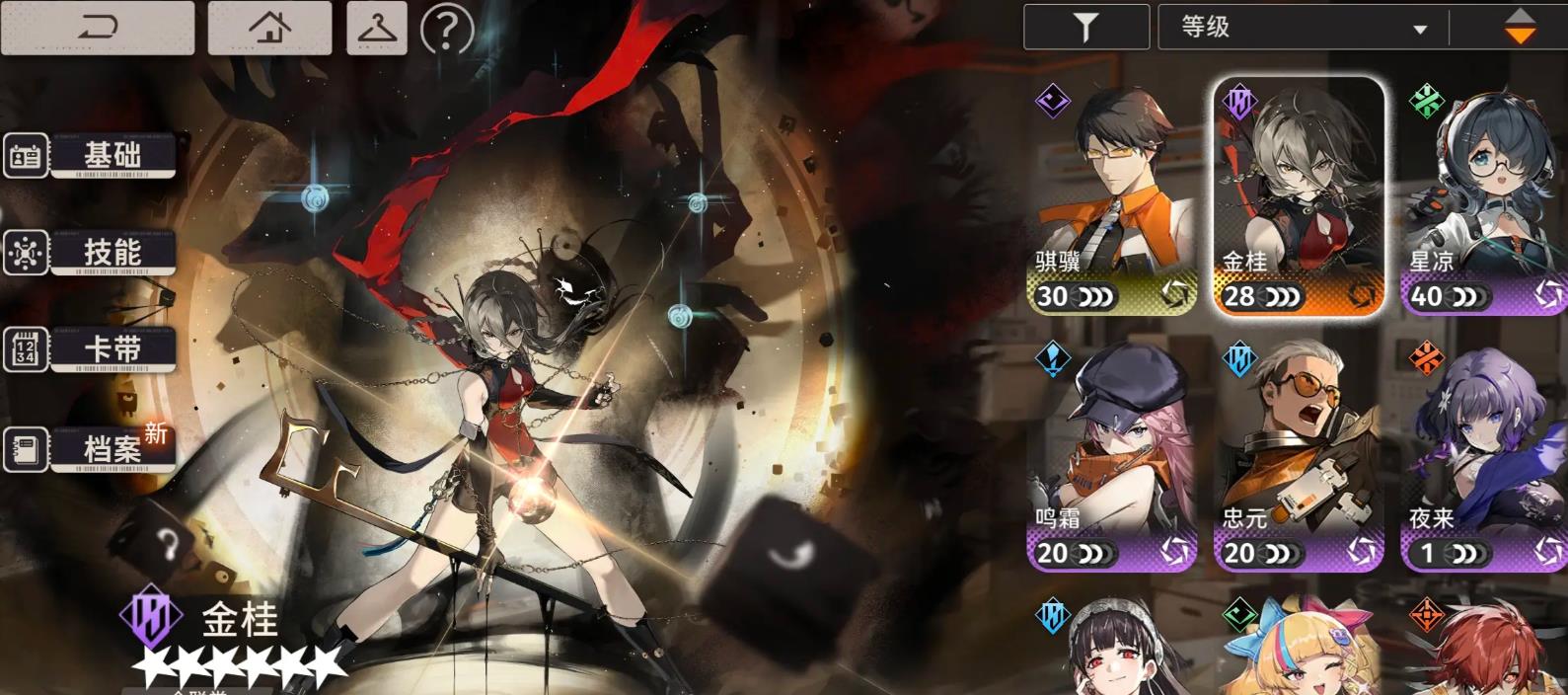The width and height of the screenshot is (1568, 695).
Task: Choose the 金桂 character card
Action: click(x=1299, y=197)
